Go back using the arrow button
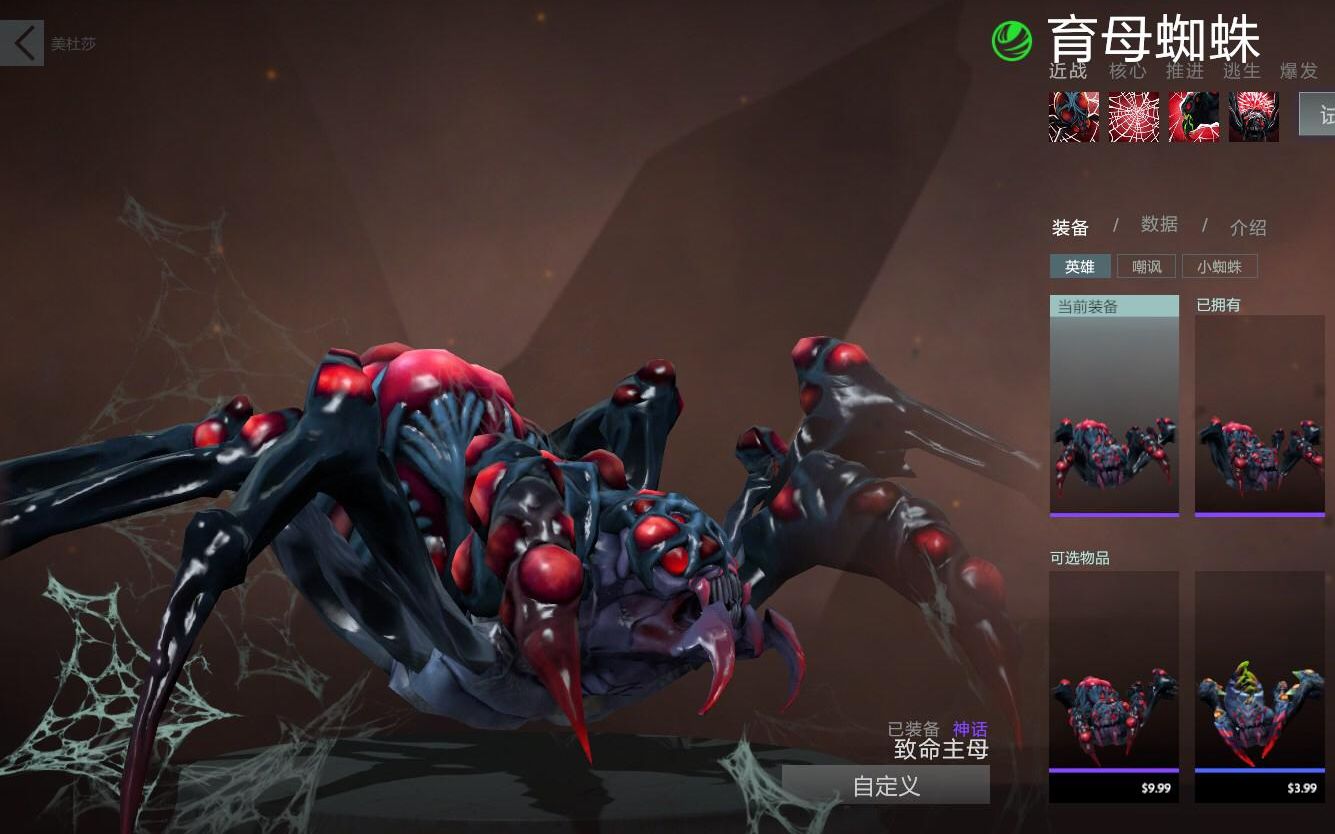This screenshot has height=834, width=1335. 22,43
